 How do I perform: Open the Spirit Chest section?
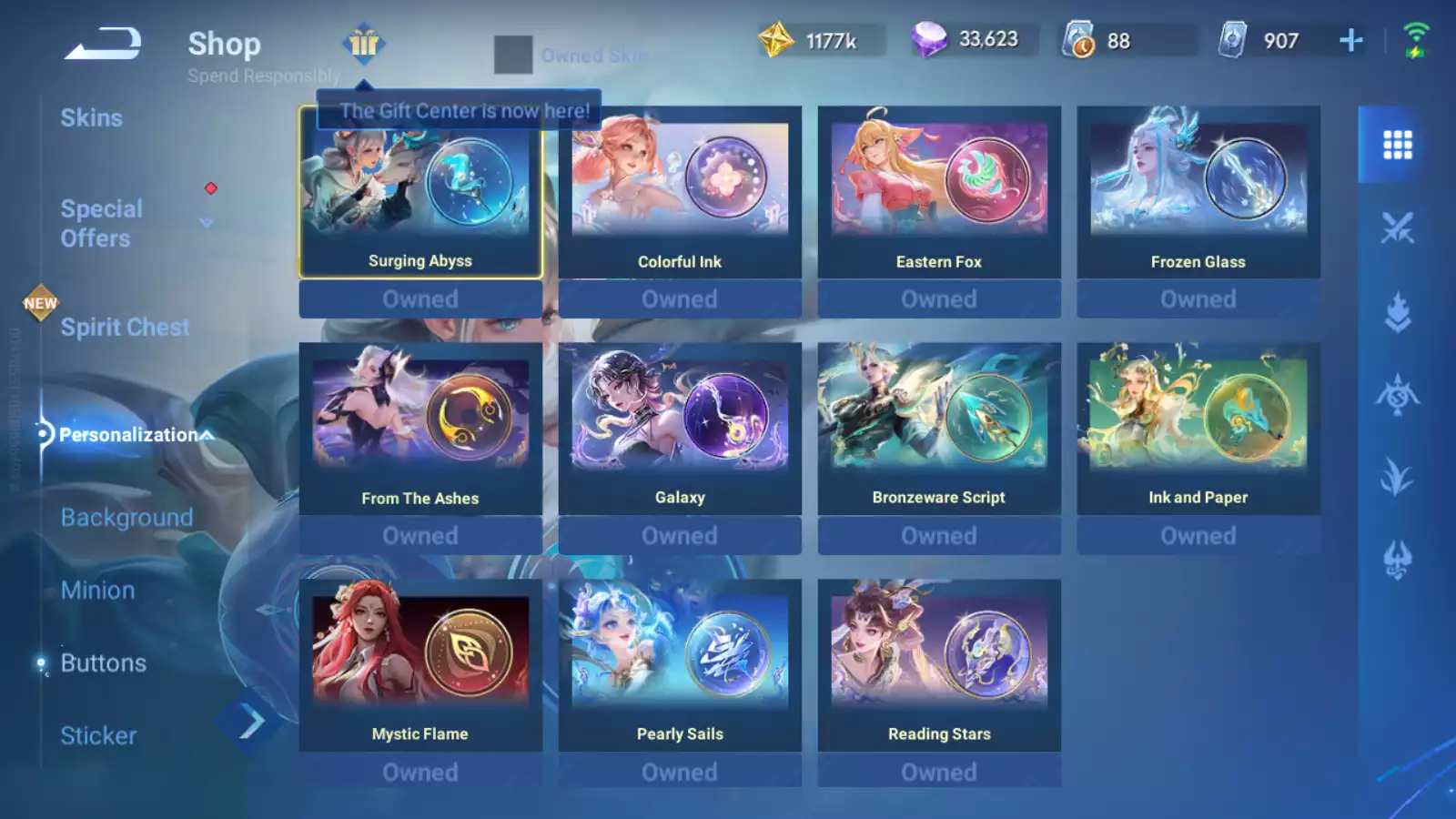[x=125, y=328]
